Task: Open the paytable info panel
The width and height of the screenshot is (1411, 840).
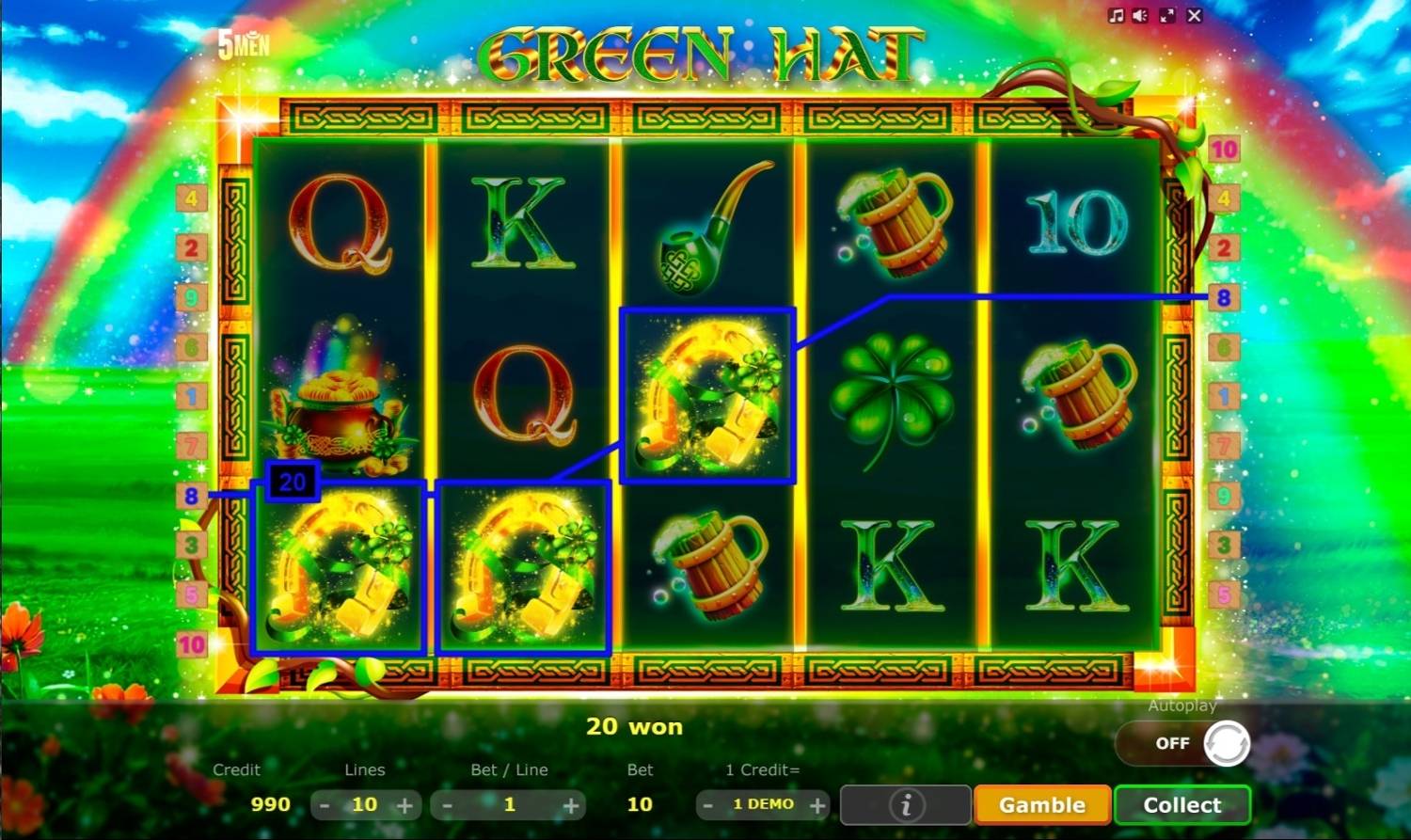Action: pos(906,805)
